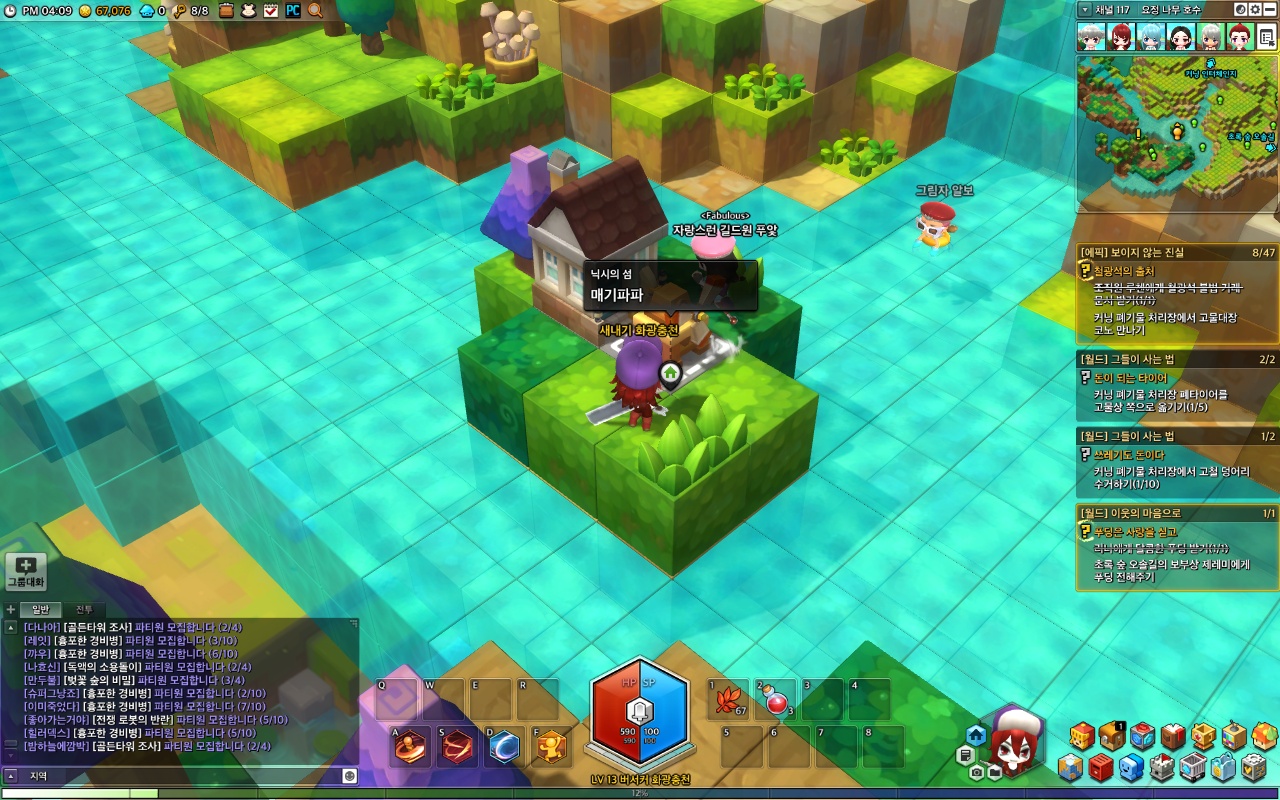This screenshot has width=1280, height=800.
Task: Open the player list button beside the portraits
Action: (1266, 38)
